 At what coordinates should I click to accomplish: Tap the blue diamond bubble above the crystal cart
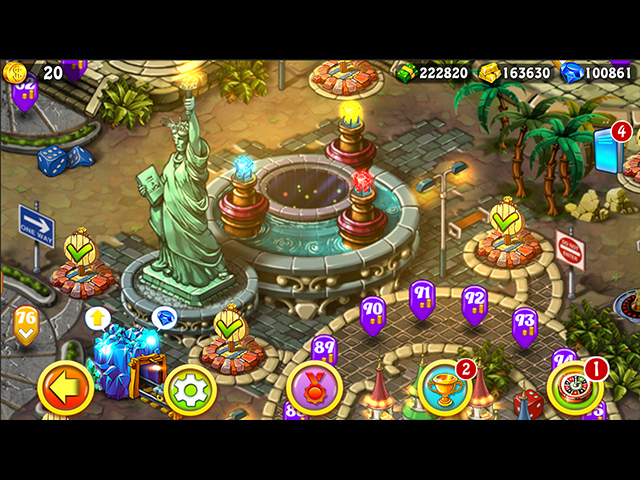[164, 318]
